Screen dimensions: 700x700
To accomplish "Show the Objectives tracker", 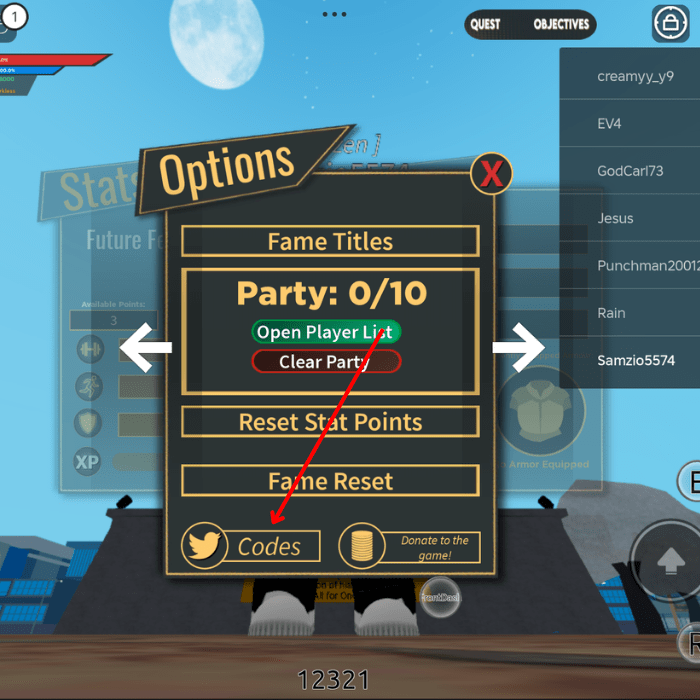I will coord(561,24).
